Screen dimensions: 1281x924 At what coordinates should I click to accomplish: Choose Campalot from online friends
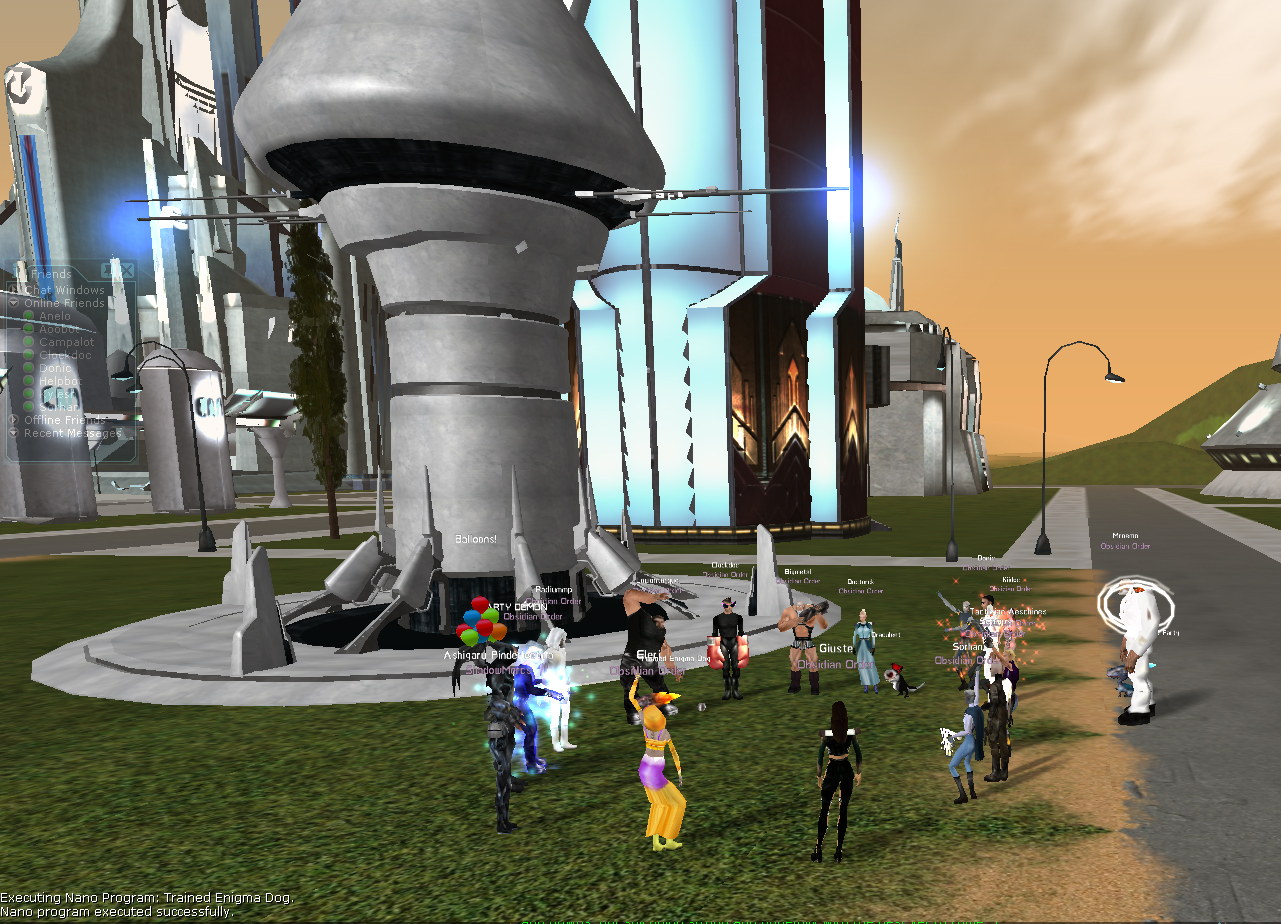point(66,342)
